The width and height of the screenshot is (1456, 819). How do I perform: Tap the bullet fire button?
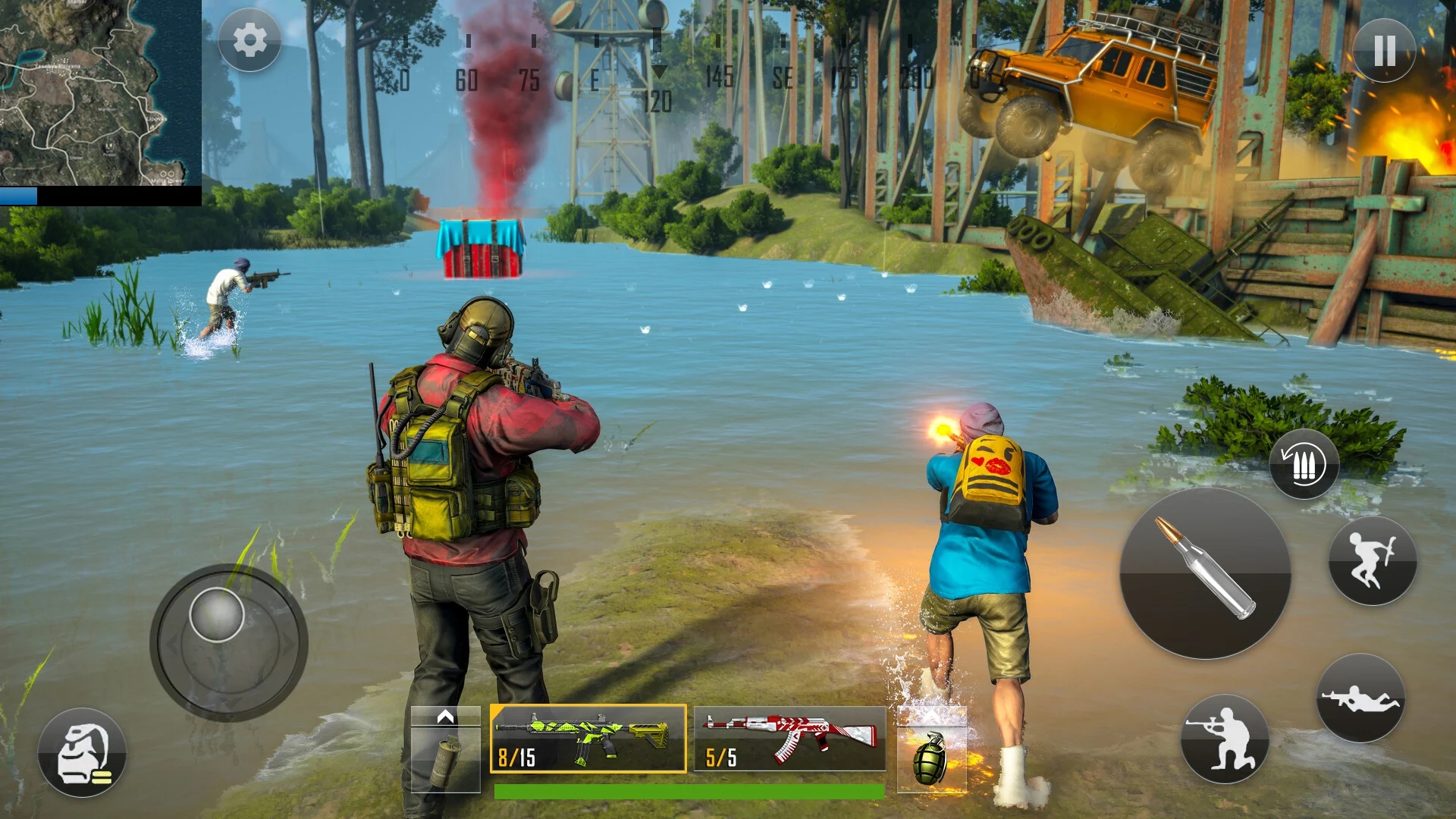[1205, 573]
